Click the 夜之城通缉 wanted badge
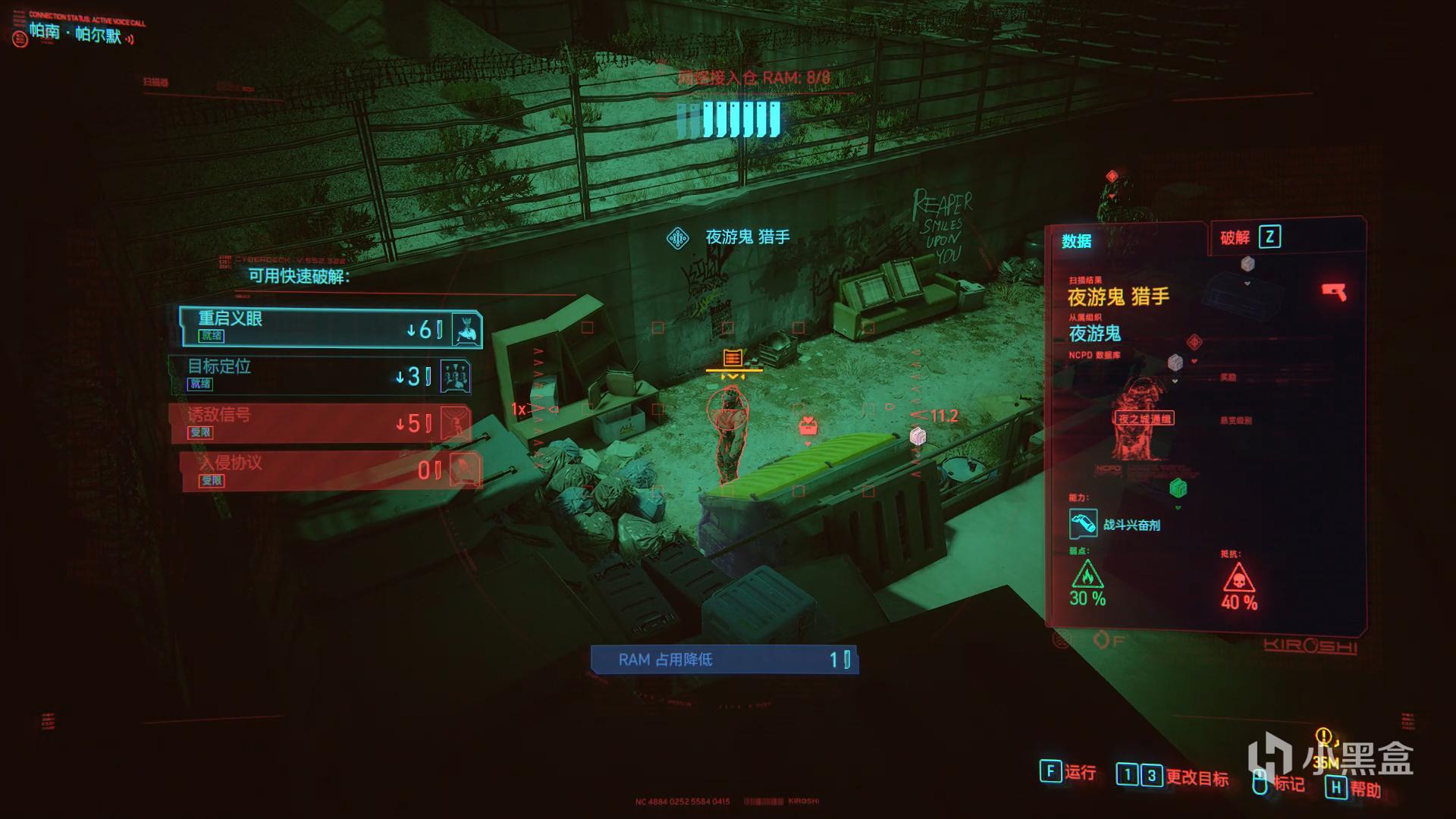 tap(1144, 419)
